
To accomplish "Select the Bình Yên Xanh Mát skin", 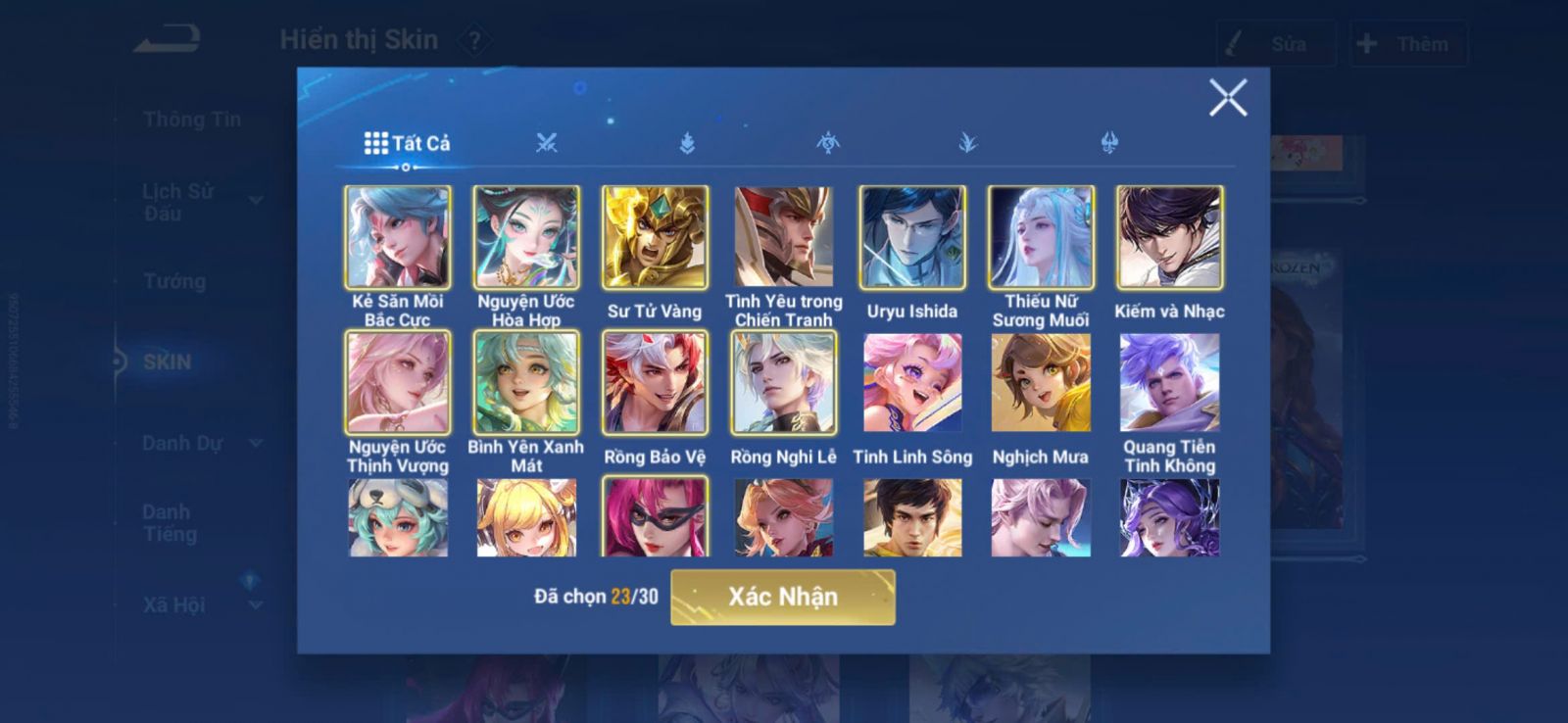I will [526, 382].
